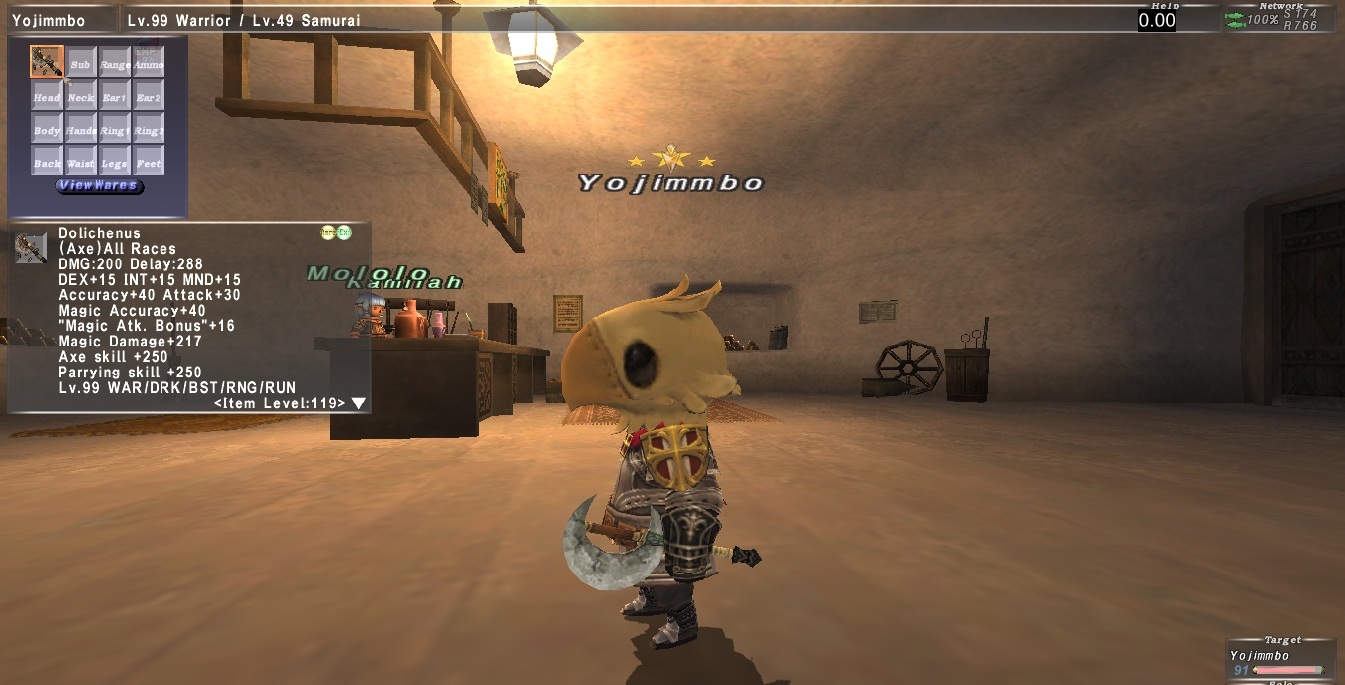
Task: Choose the Feet equipment slot
Action: tap(148, 160)
